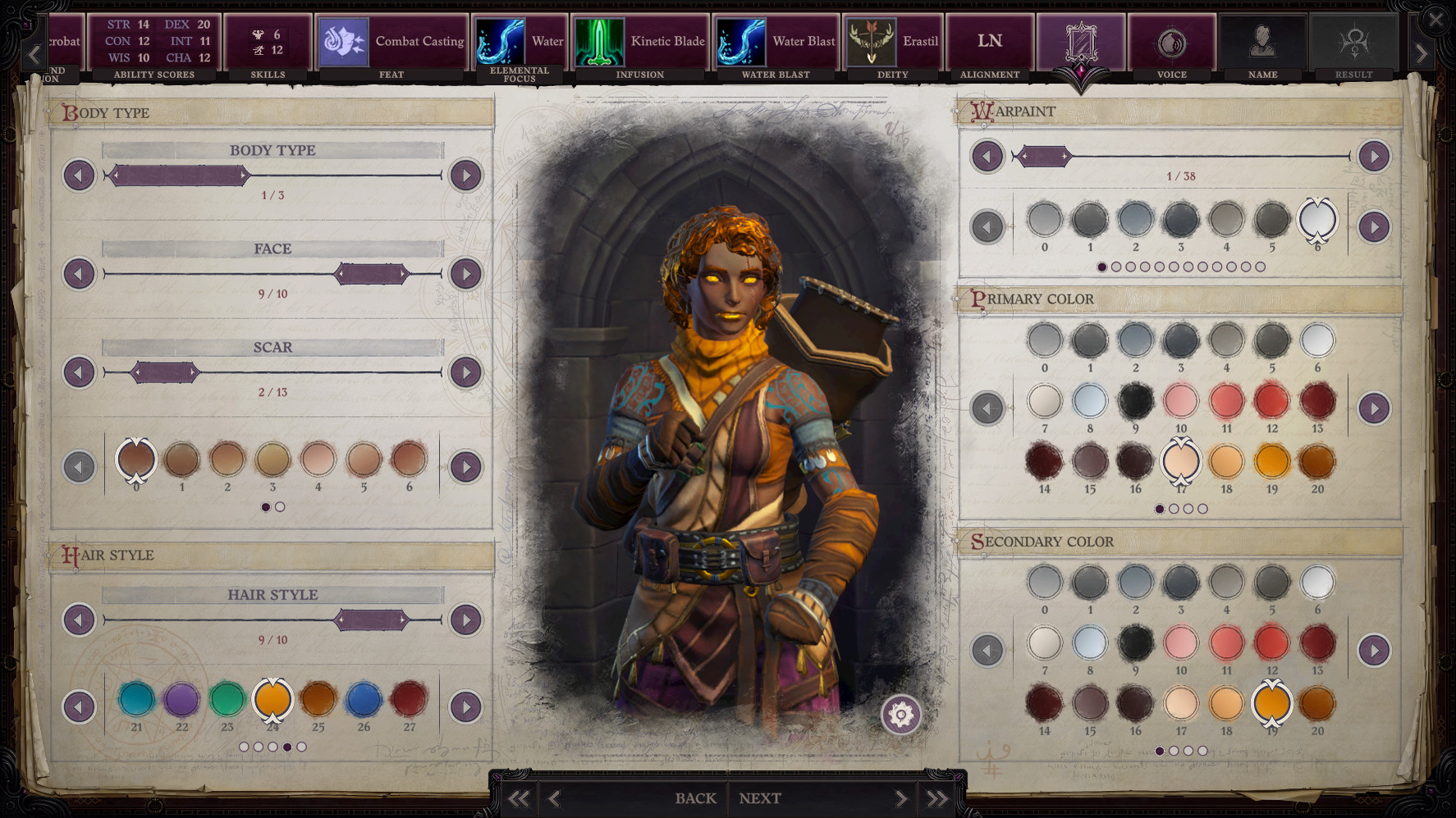Click the Back button
The height and width of the screenshot is (818, 1456).
[x=695, y=797]
